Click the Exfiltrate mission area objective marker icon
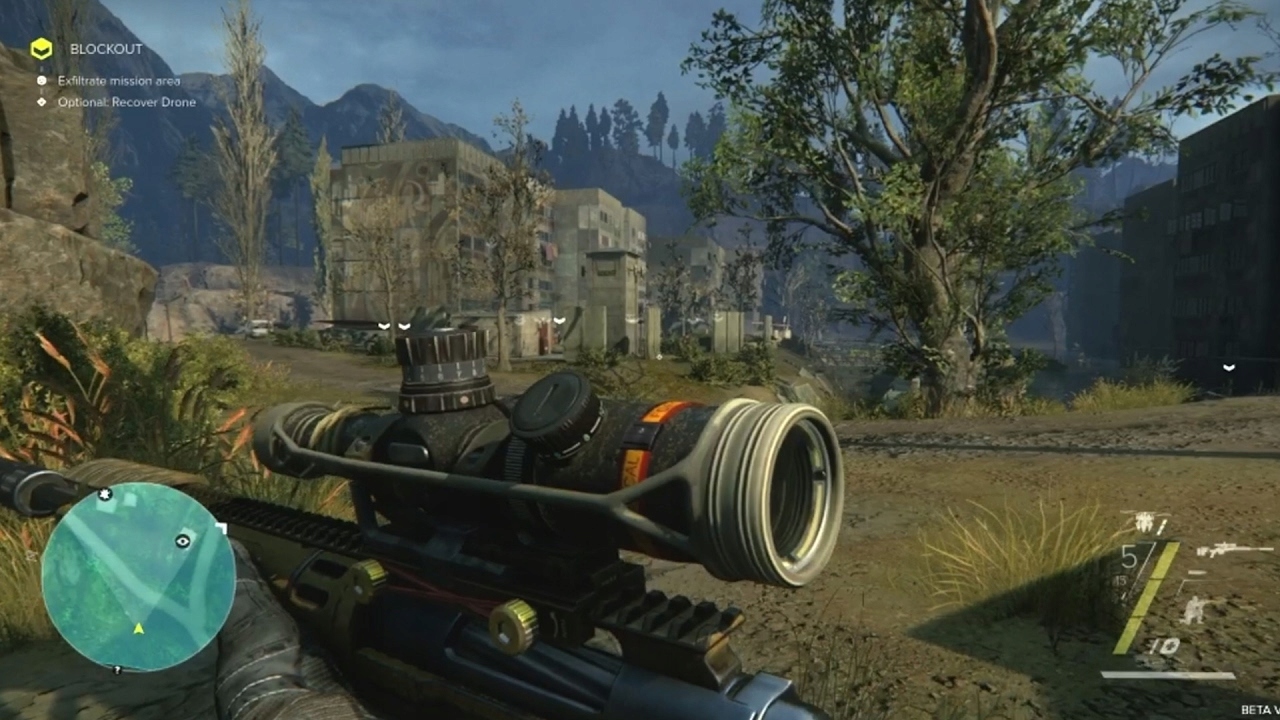 pyautogui.click(x=41, y=81)
